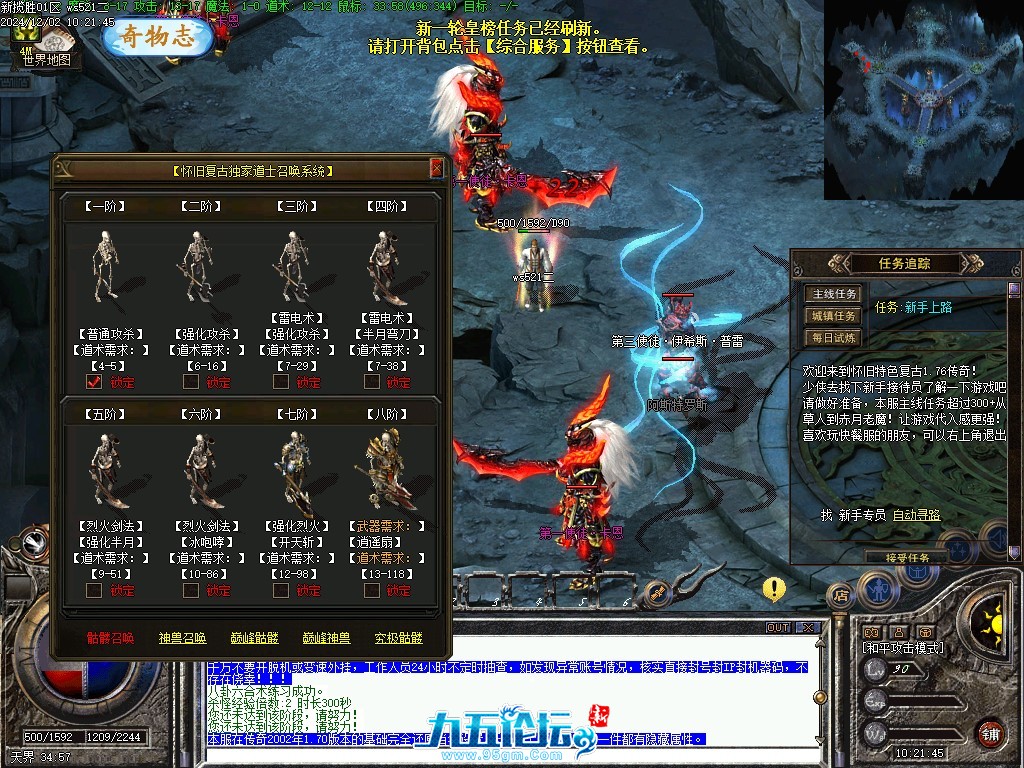This screenshot has height=768, width=1024.
Task: Switch to the 究极骷髅 tab
Action: point(398,638)
